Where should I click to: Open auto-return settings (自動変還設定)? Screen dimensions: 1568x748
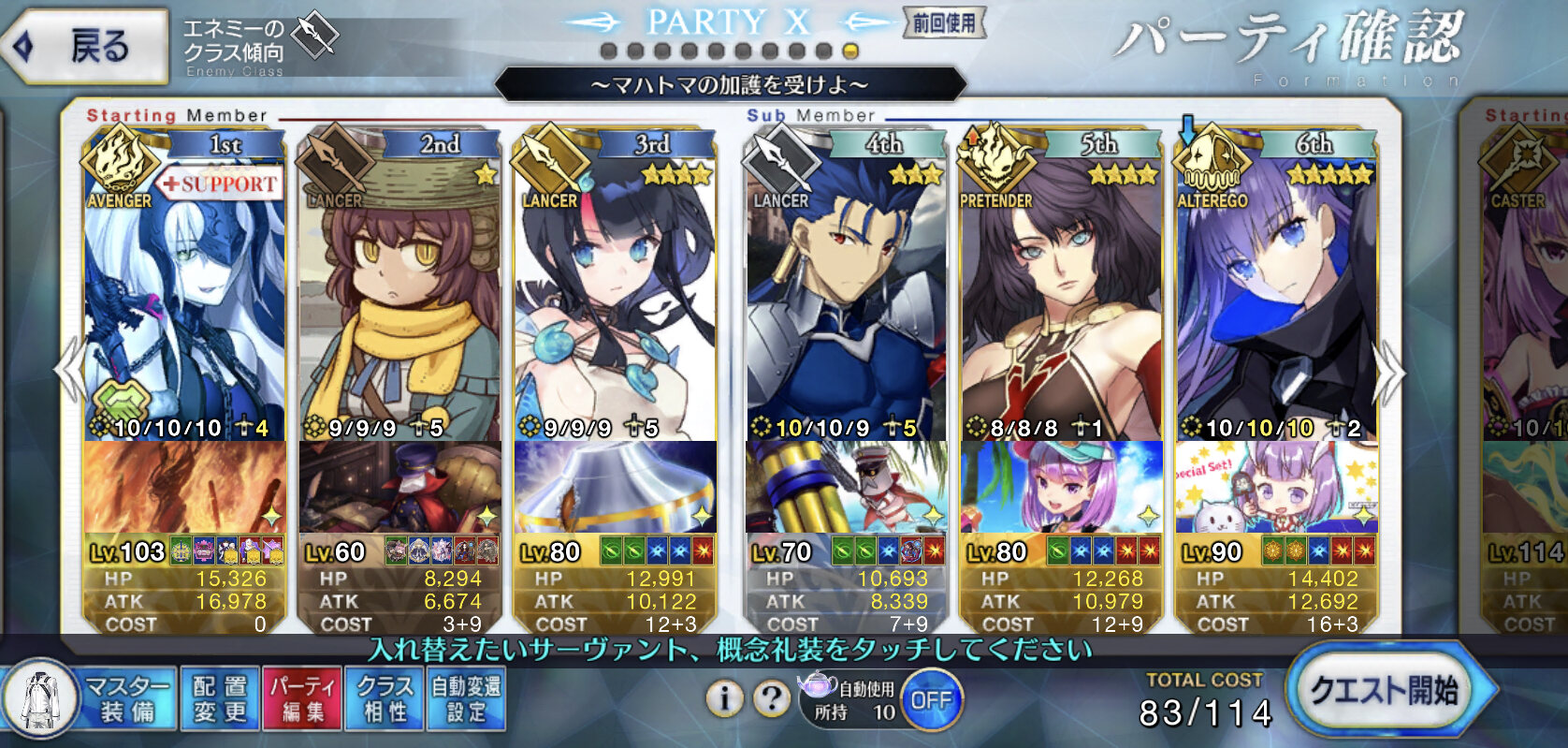[466, 698]
